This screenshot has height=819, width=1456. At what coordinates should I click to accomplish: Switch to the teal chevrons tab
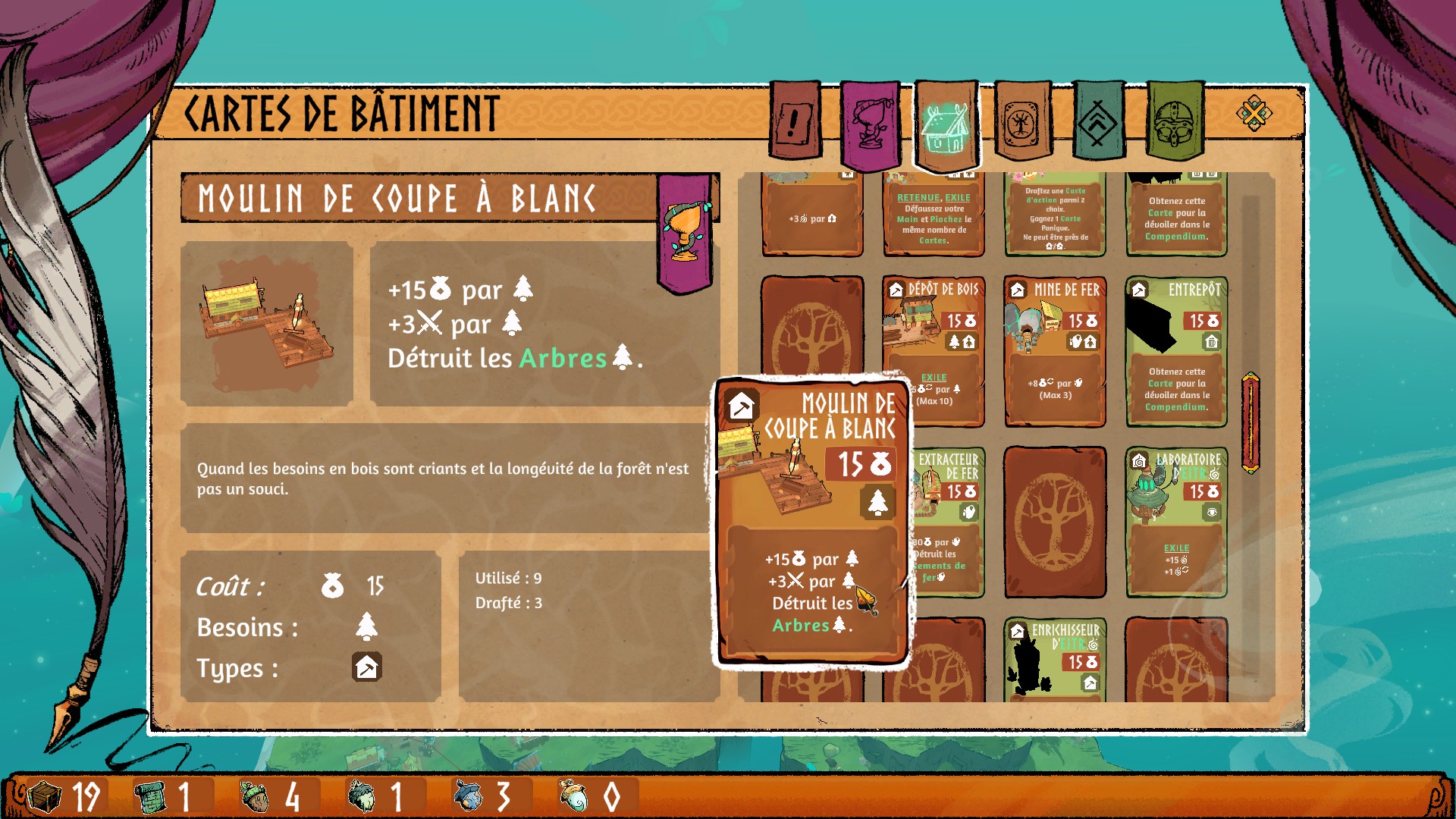click(x=1097, y=121)
